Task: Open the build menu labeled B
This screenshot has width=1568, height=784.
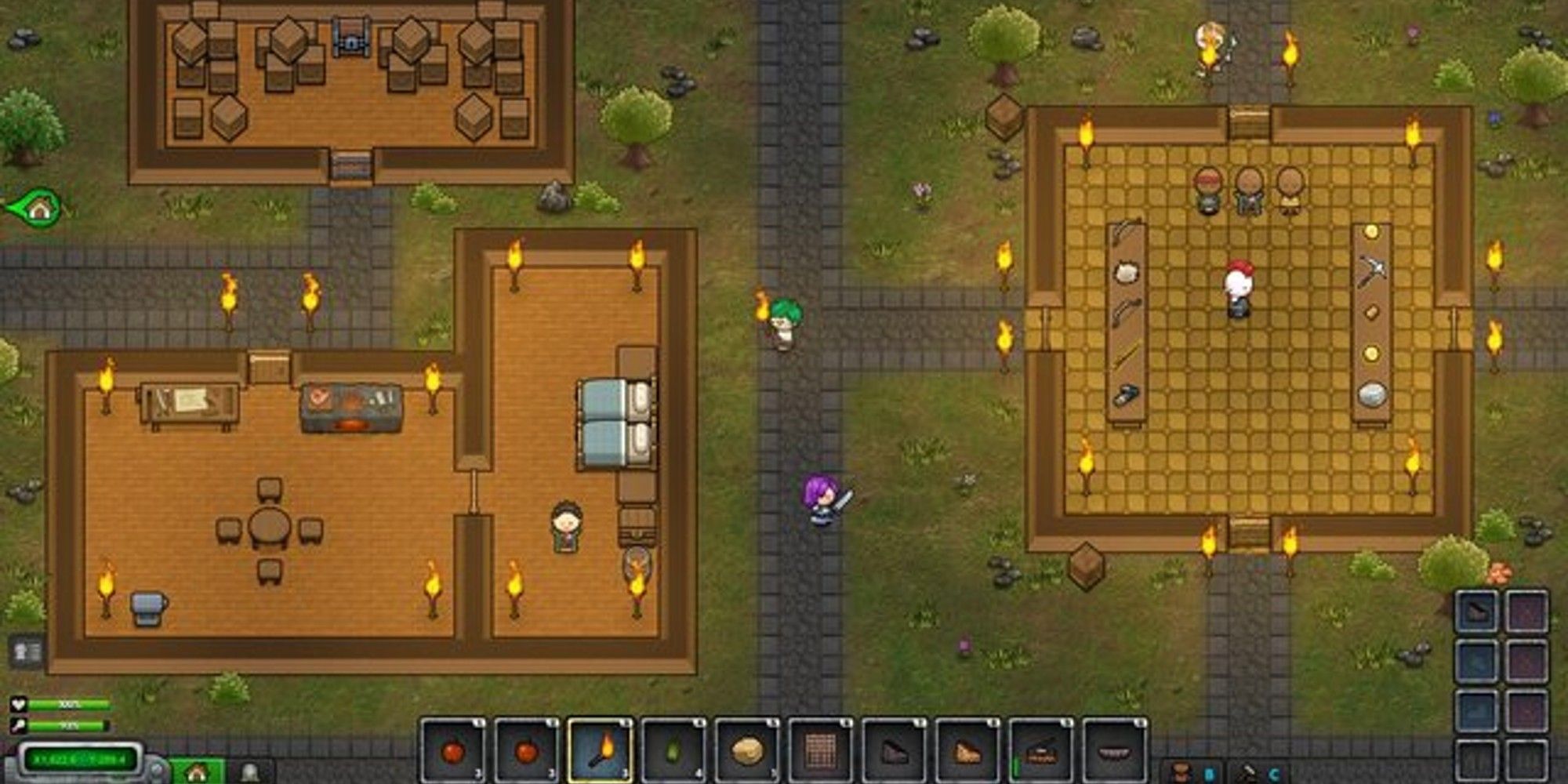Action: coord(1209,772)
